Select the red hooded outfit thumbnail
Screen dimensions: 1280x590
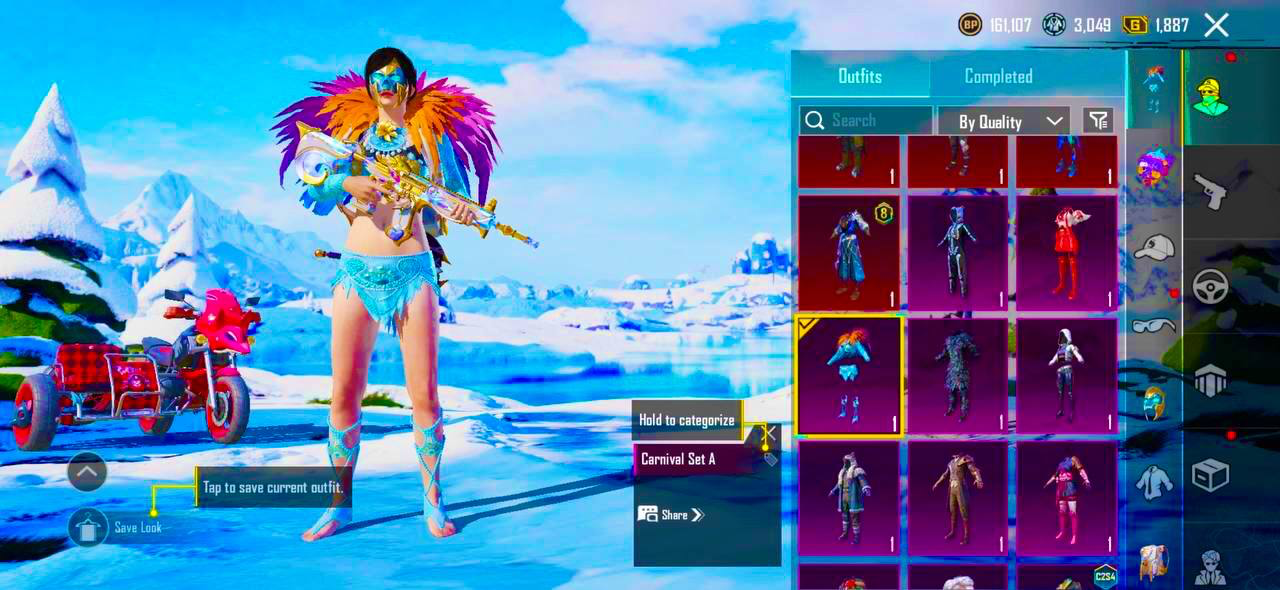1066,253
